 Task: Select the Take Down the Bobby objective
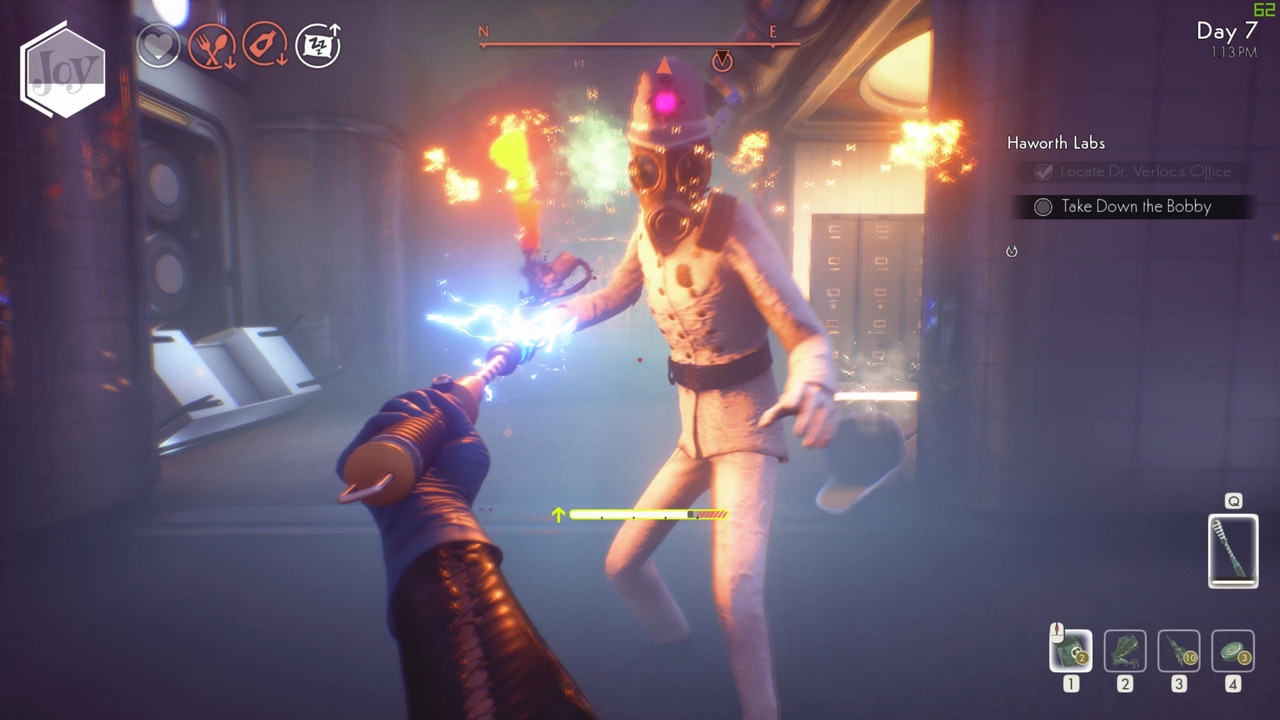[1136, 207]
